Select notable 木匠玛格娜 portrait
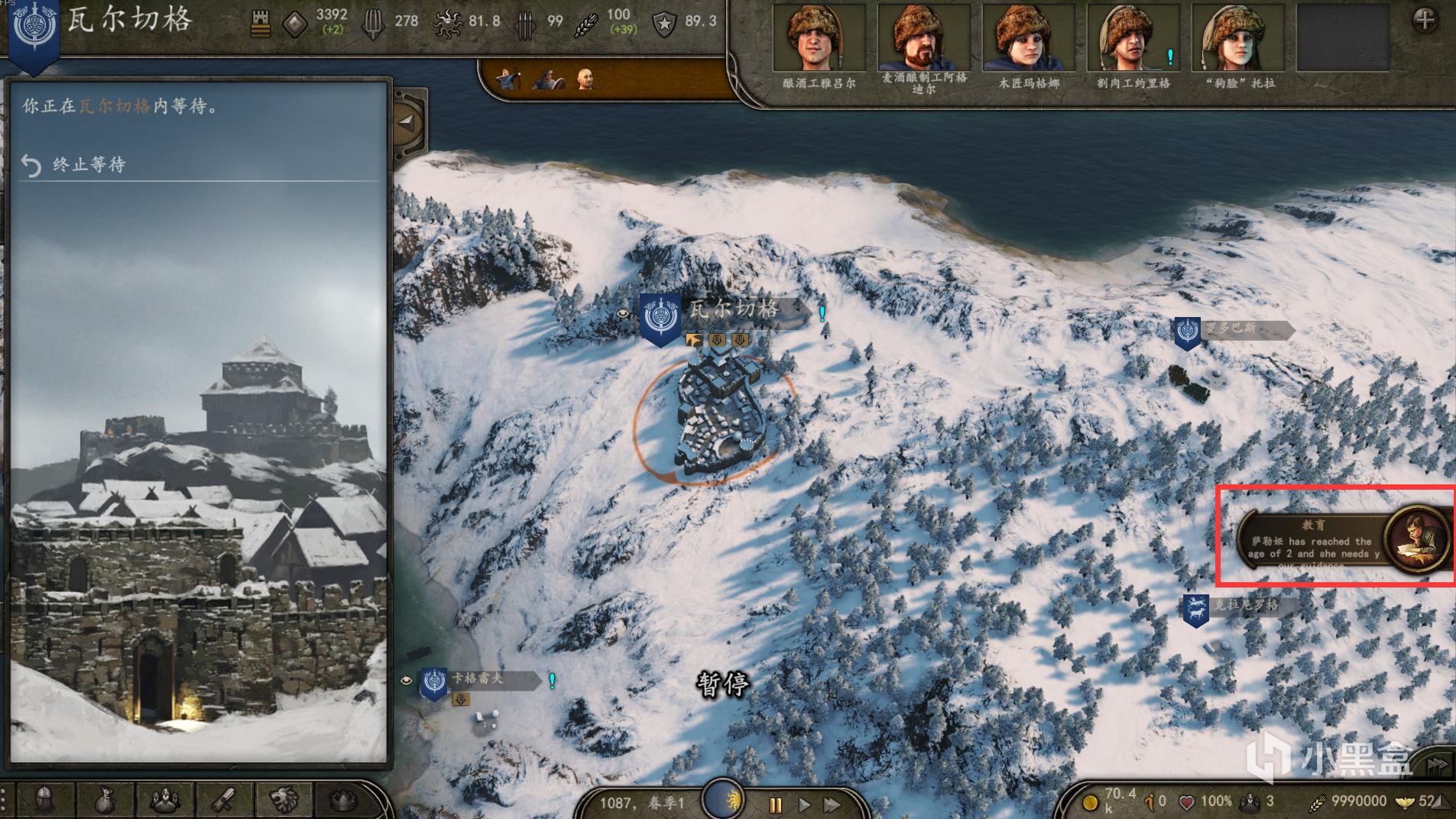The image size is (1456, 819). tap(1028, 38)
